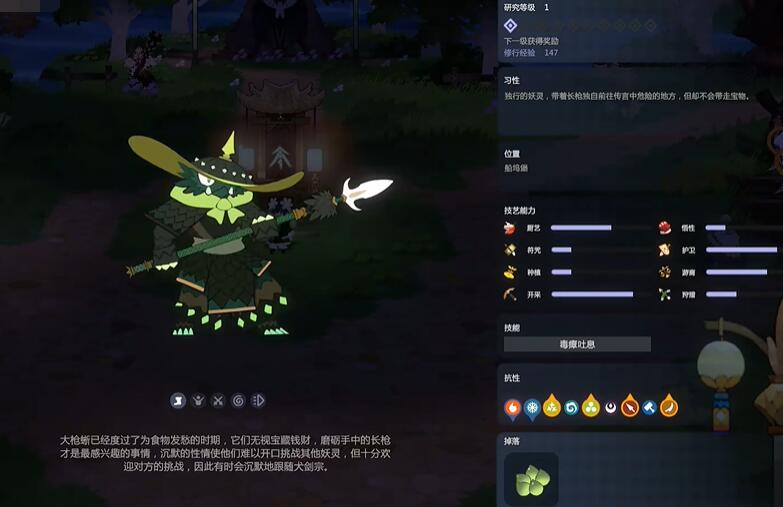Choose the arms-raised figure pose icon
The width and height of the screenshot is (783, 507).
coord(198,401)
